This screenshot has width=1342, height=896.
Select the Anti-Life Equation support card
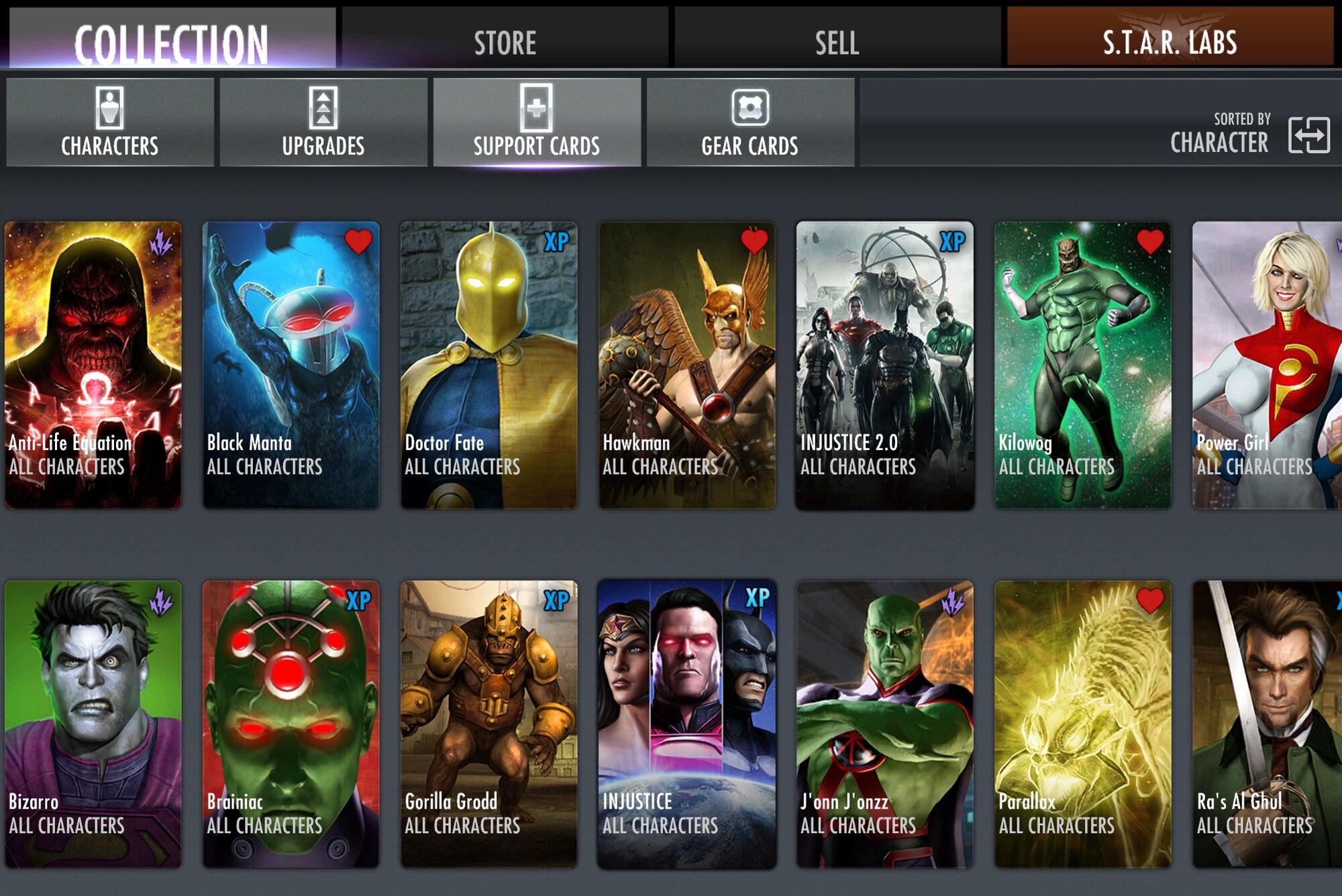(93, 366)
